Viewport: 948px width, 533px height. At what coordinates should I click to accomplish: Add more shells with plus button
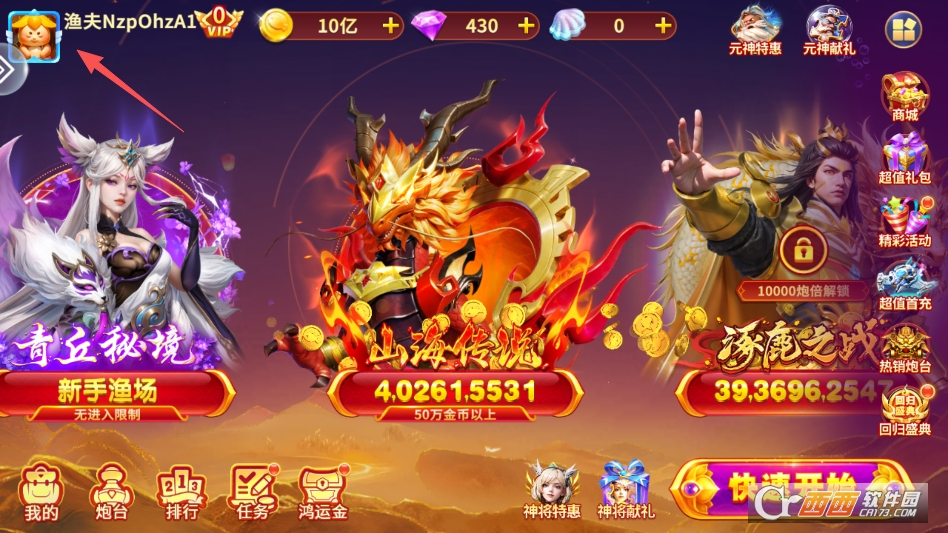pos(662,26)
